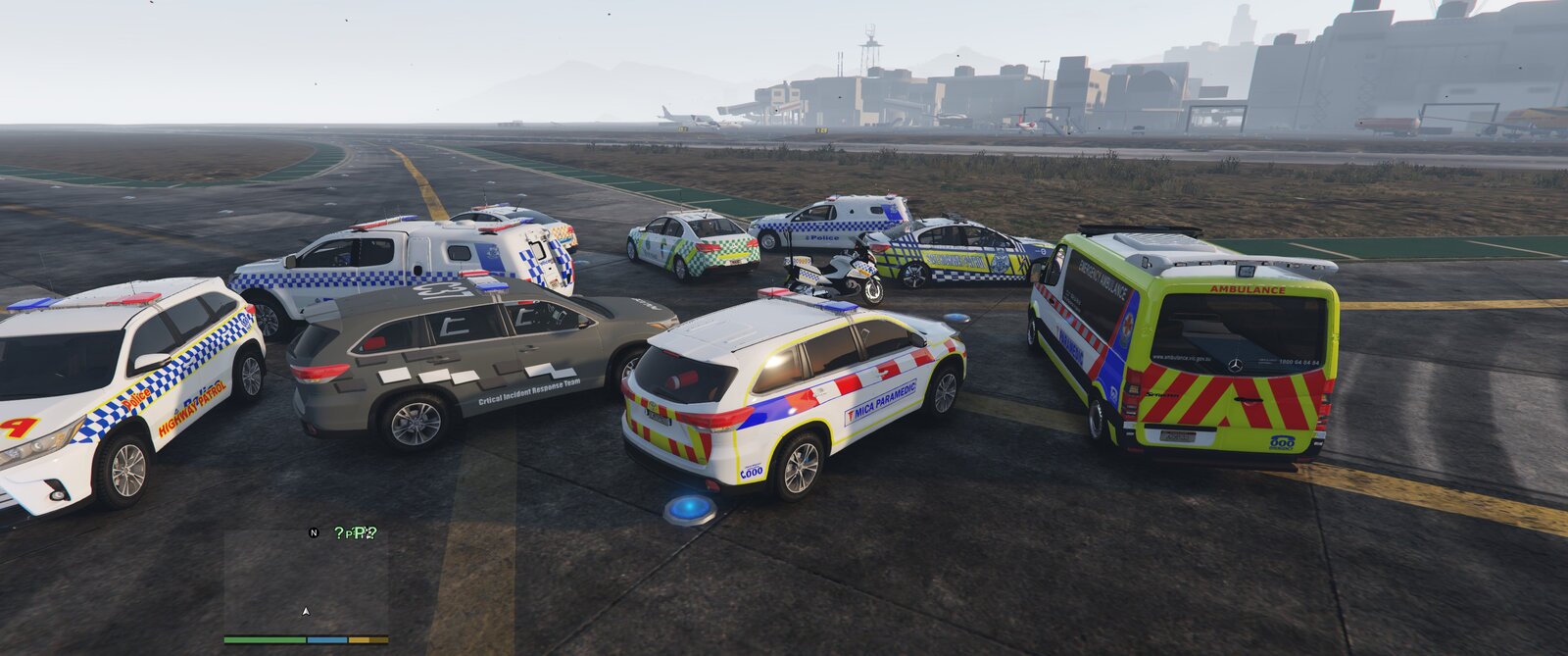Click the minimap panel
Screen dimensions: 1568x656
[306, 581]
